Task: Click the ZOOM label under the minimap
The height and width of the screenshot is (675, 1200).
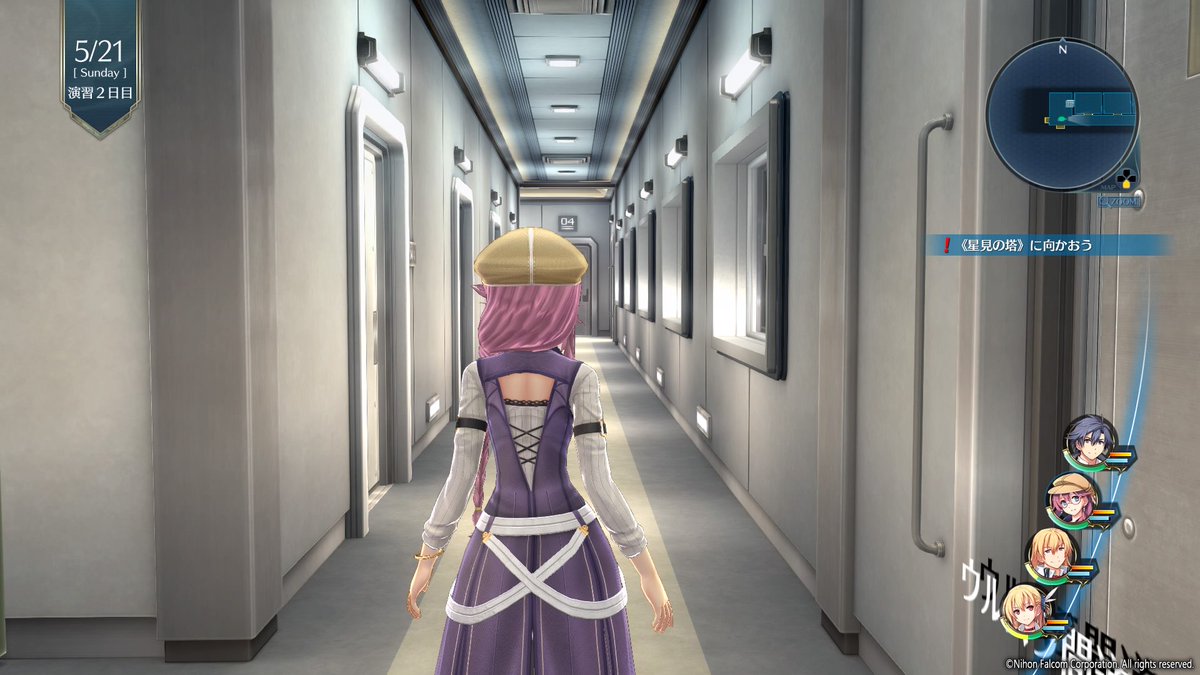Action: point(1119,201)
